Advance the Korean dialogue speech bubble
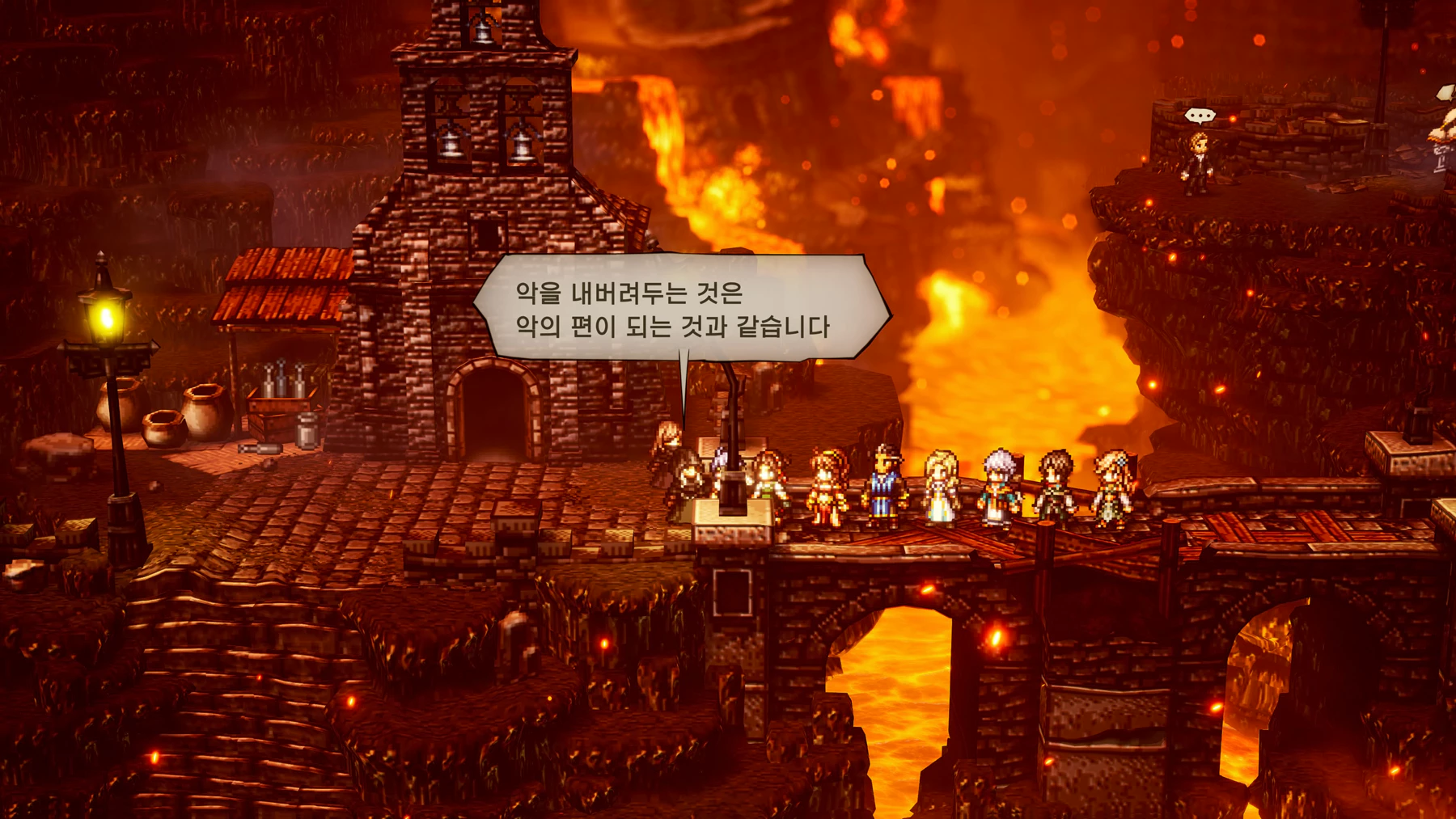This screenshot has height=819, width=1456. tap(681, 308)
